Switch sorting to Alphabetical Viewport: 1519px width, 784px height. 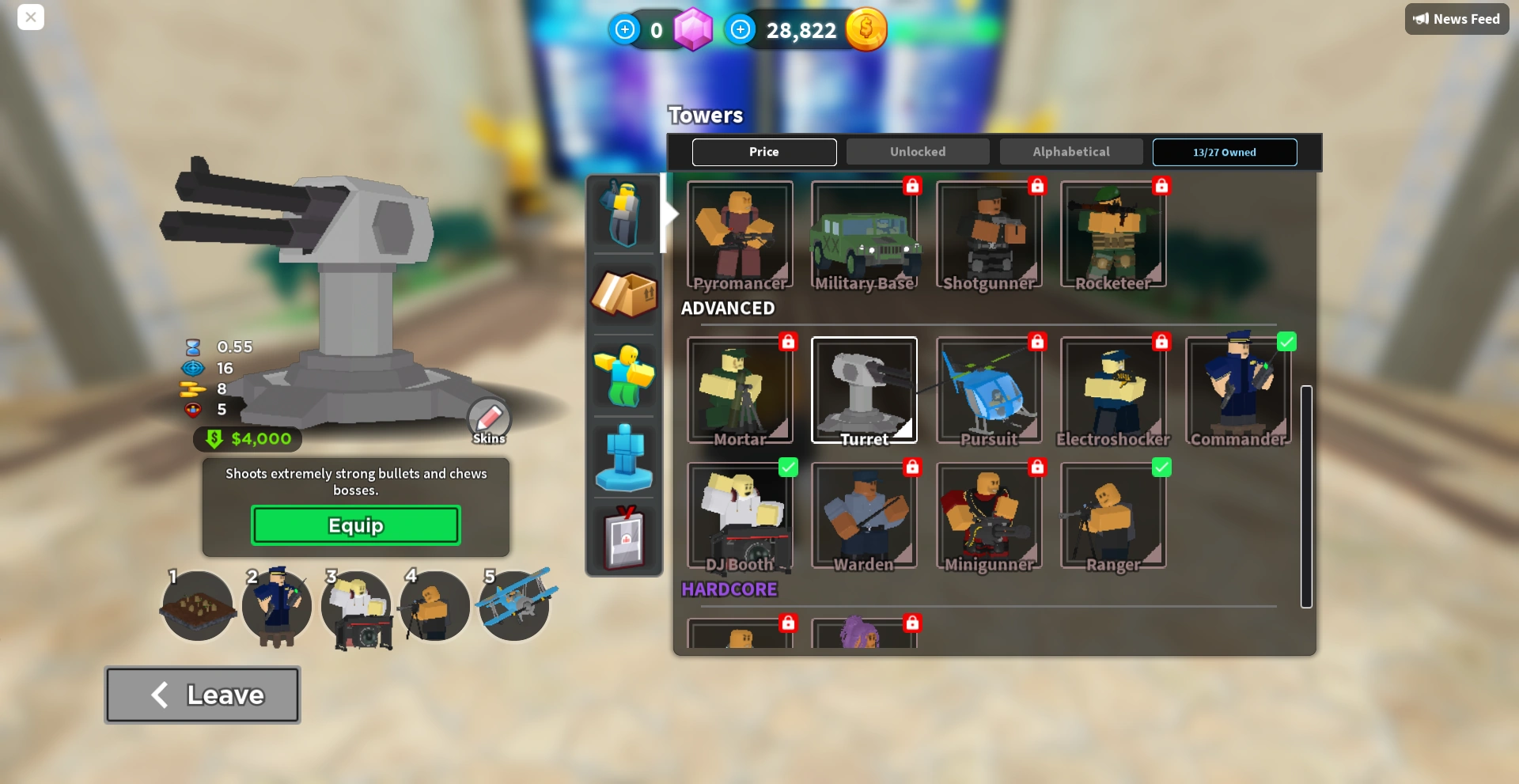pos(1071,151)
